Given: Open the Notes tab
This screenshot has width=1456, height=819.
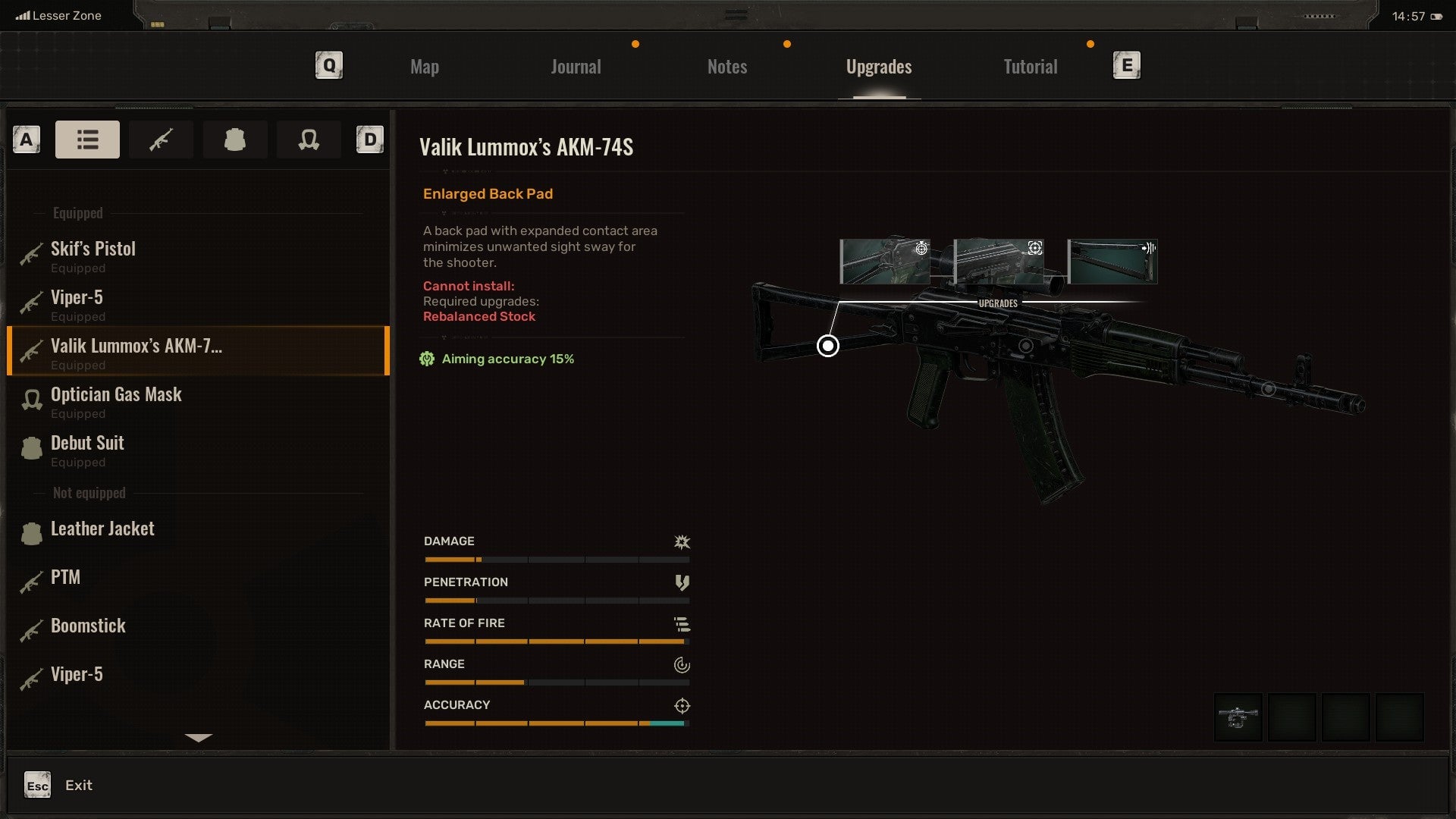Looking at the screenshot, I should click(x=726, y=67).
